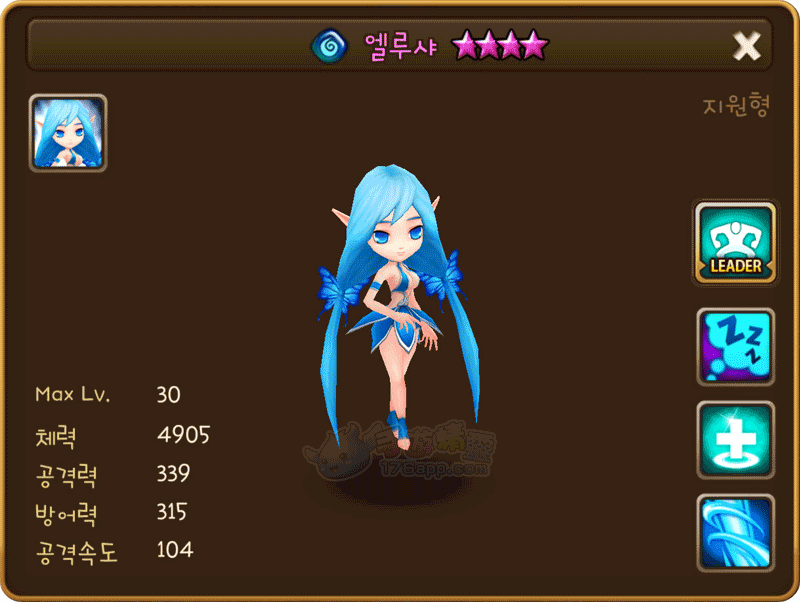Select the blue-haired monster portrait thumbnail

tap(68, 133)
